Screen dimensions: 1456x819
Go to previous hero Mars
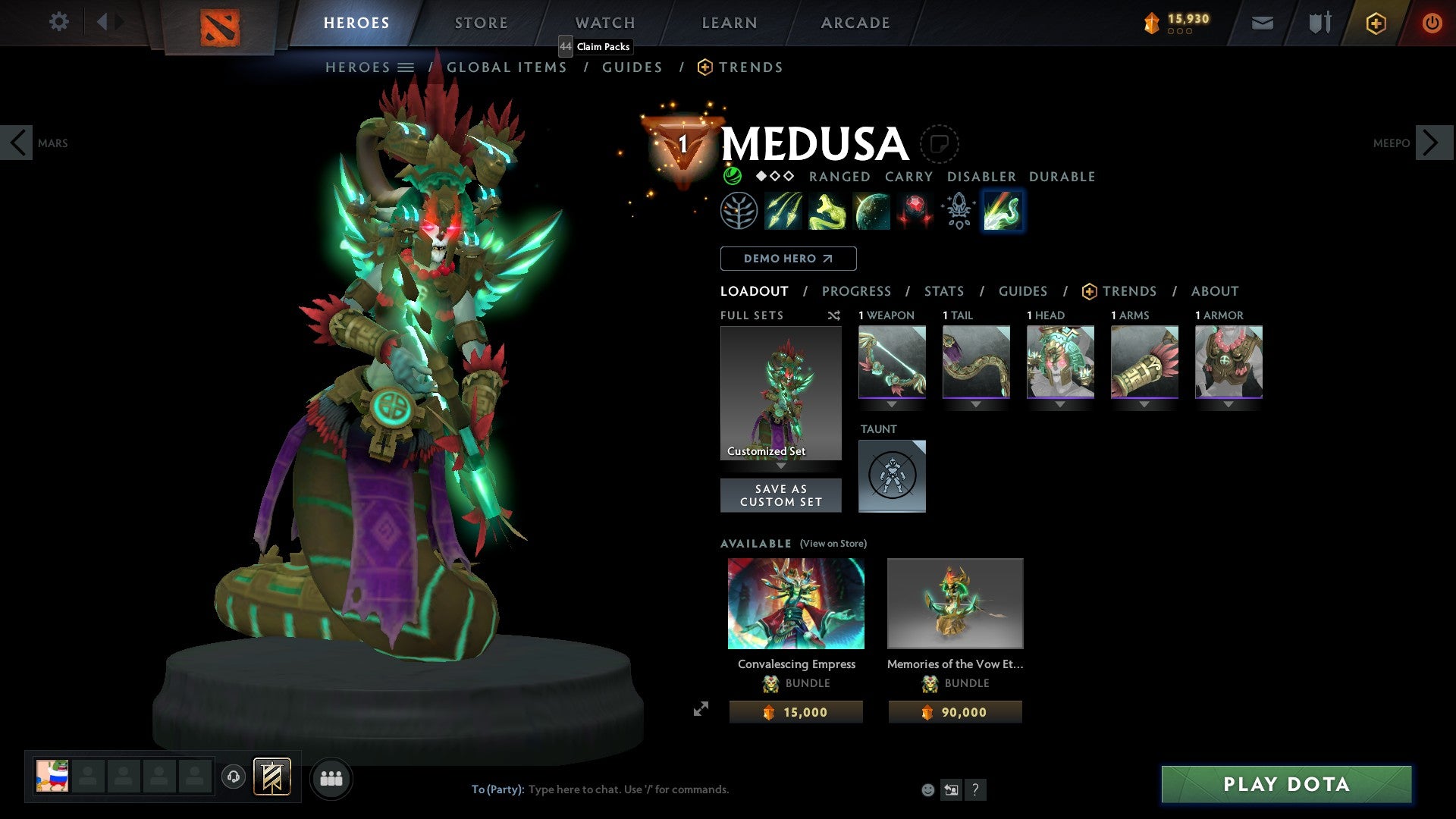17,143
